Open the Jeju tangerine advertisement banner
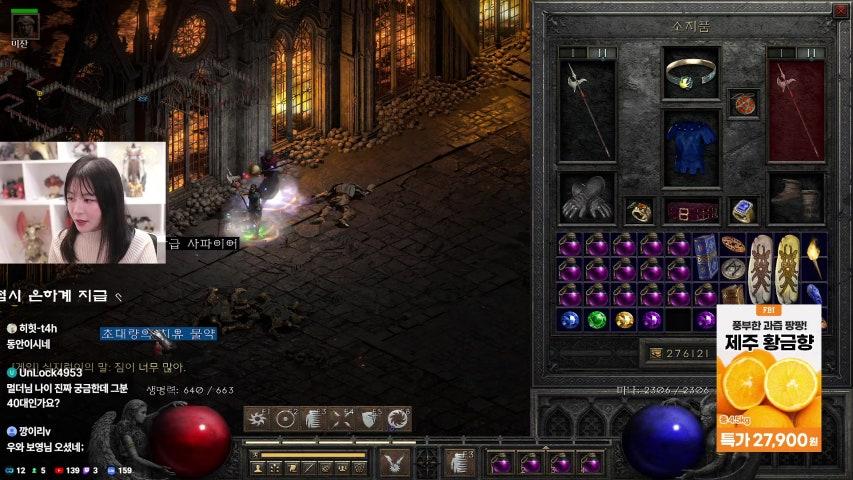Viewport: 853px width, 480px height. coord(769,378)
